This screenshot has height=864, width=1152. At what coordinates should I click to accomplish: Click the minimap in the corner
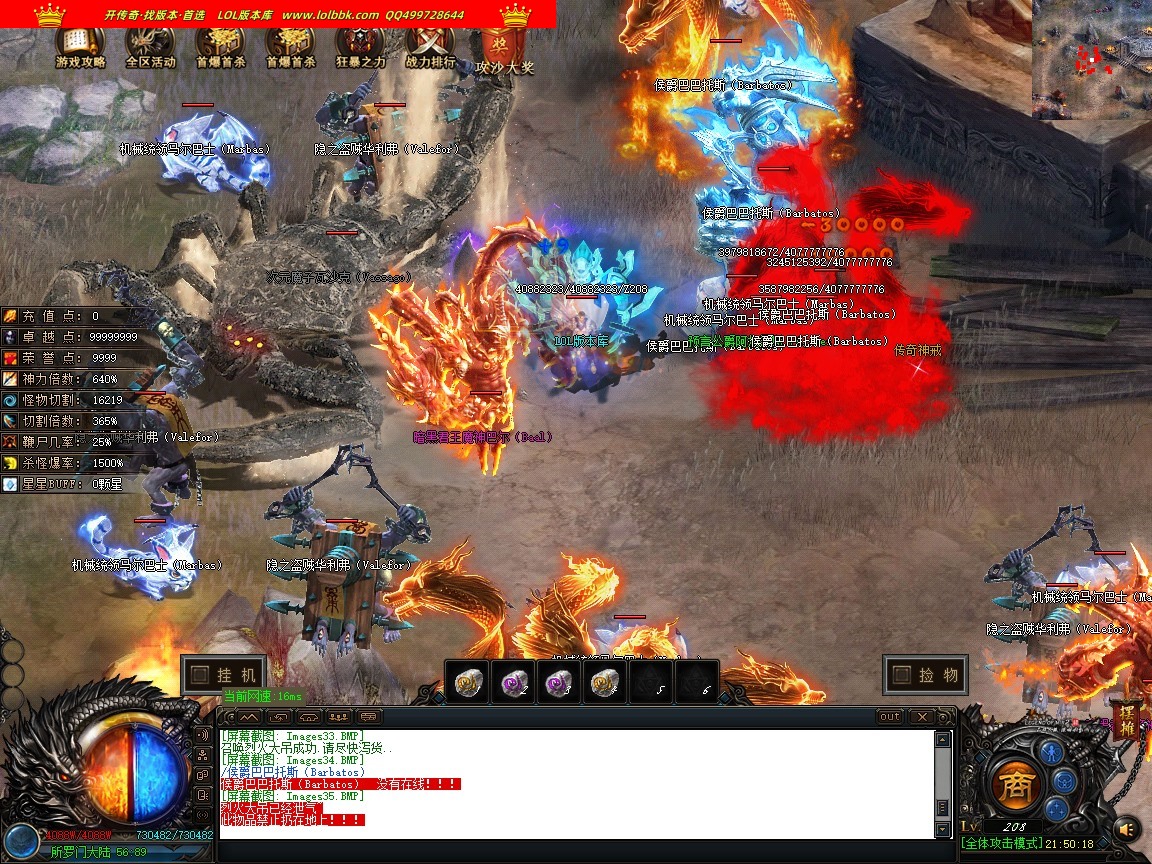1092,58
